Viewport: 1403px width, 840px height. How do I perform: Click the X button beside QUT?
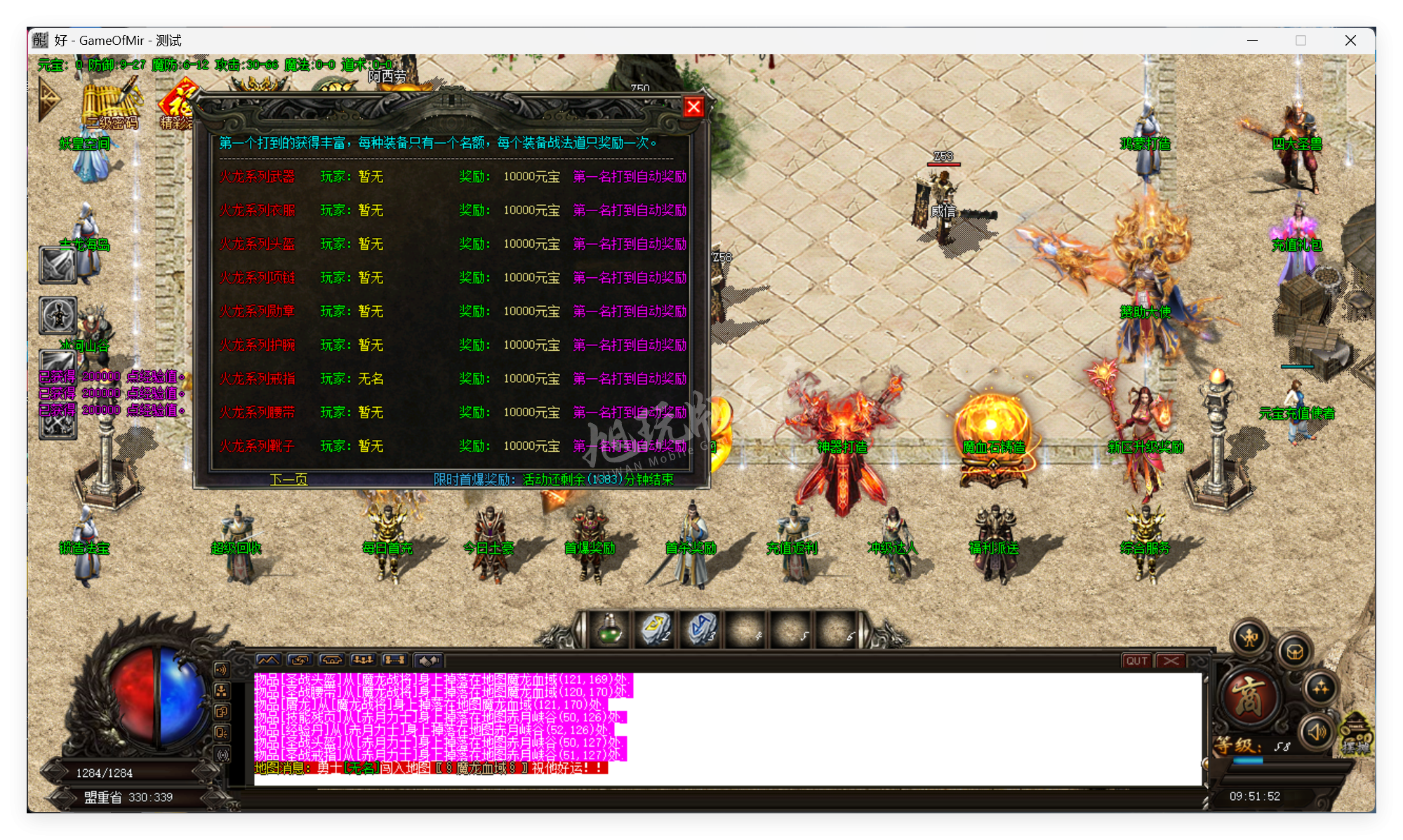coord(1171,661)
